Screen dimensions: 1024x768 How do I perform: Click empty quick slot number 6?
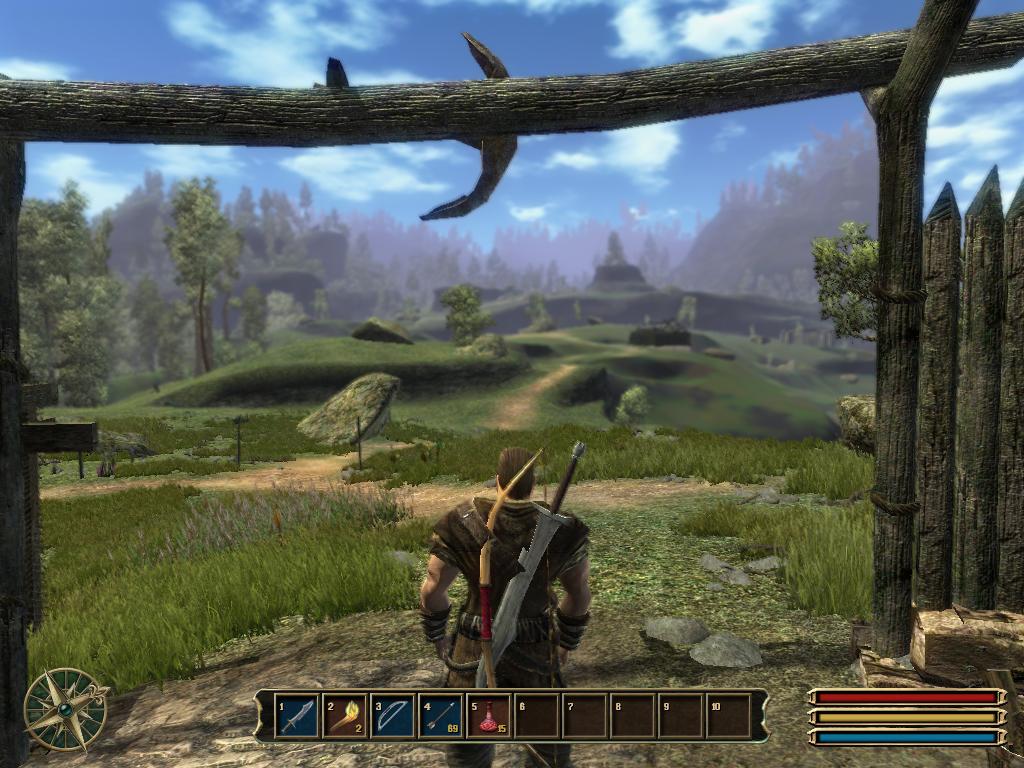coord(537,716)
